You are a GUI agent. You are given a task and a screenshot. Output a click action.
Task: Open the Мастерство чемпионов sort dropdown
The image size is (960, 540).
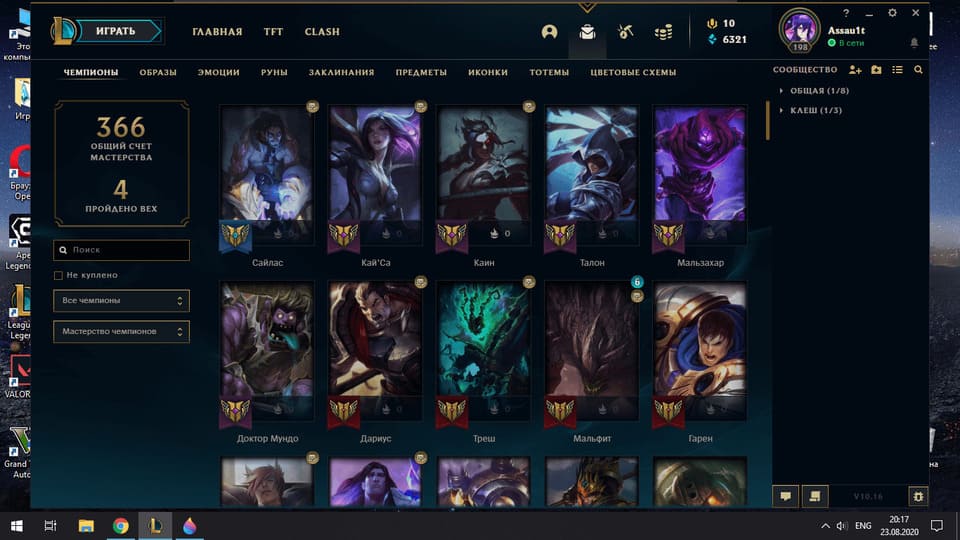121,331
